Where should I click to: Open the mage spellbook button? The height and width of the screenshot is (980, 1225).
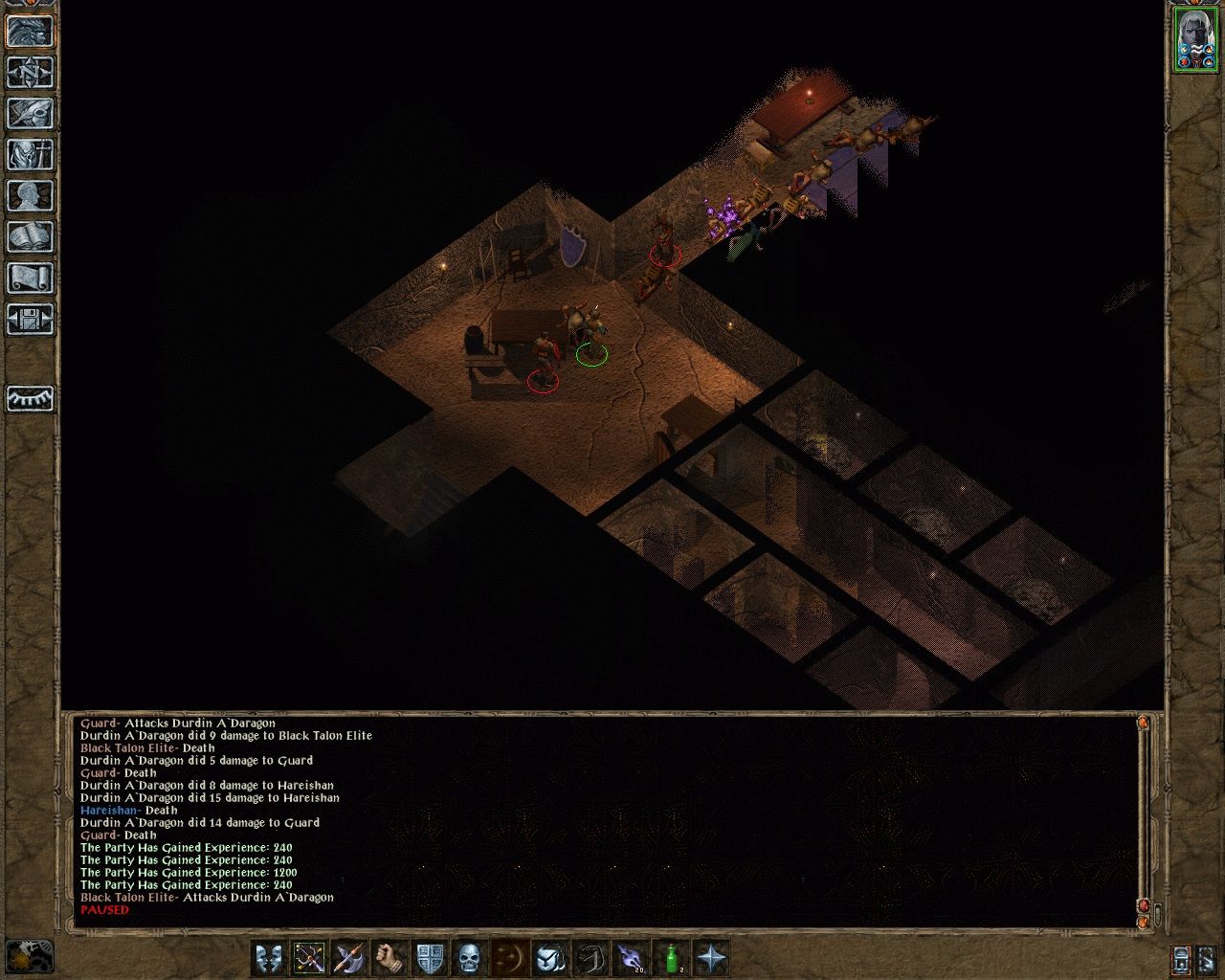click(30, 237)
